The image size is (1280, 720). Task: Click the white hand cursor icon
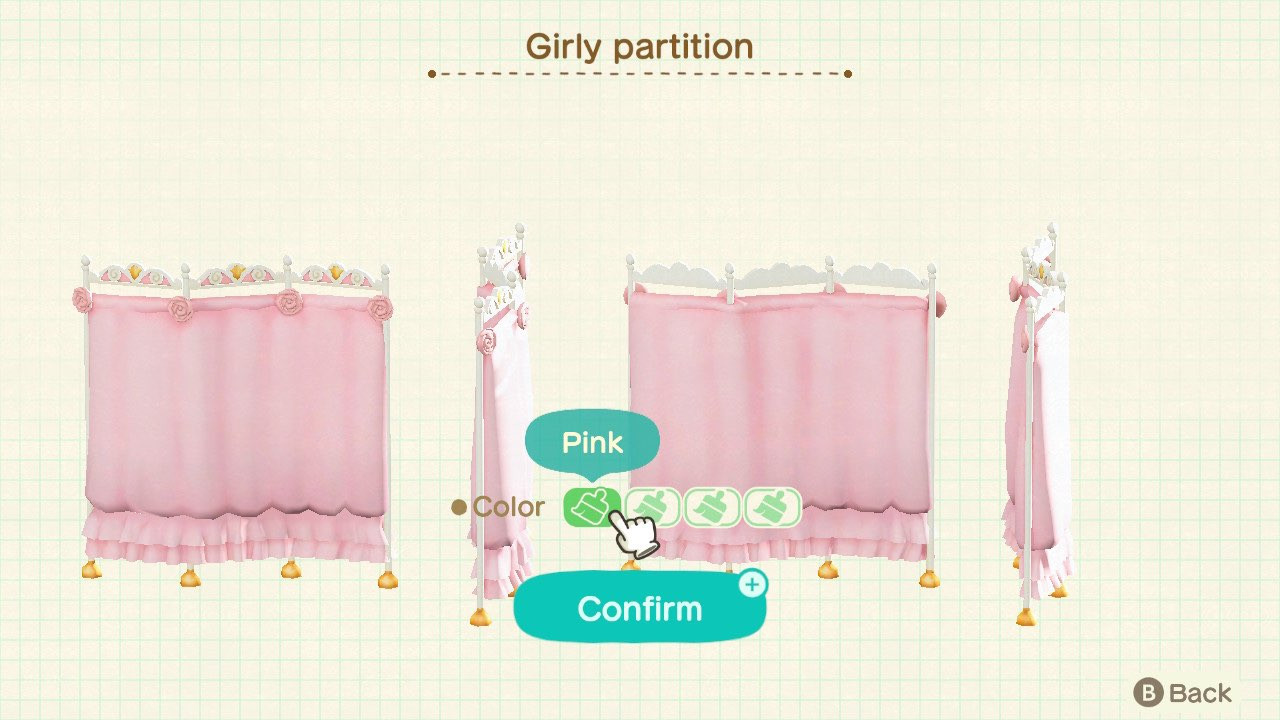click(633, 535)
